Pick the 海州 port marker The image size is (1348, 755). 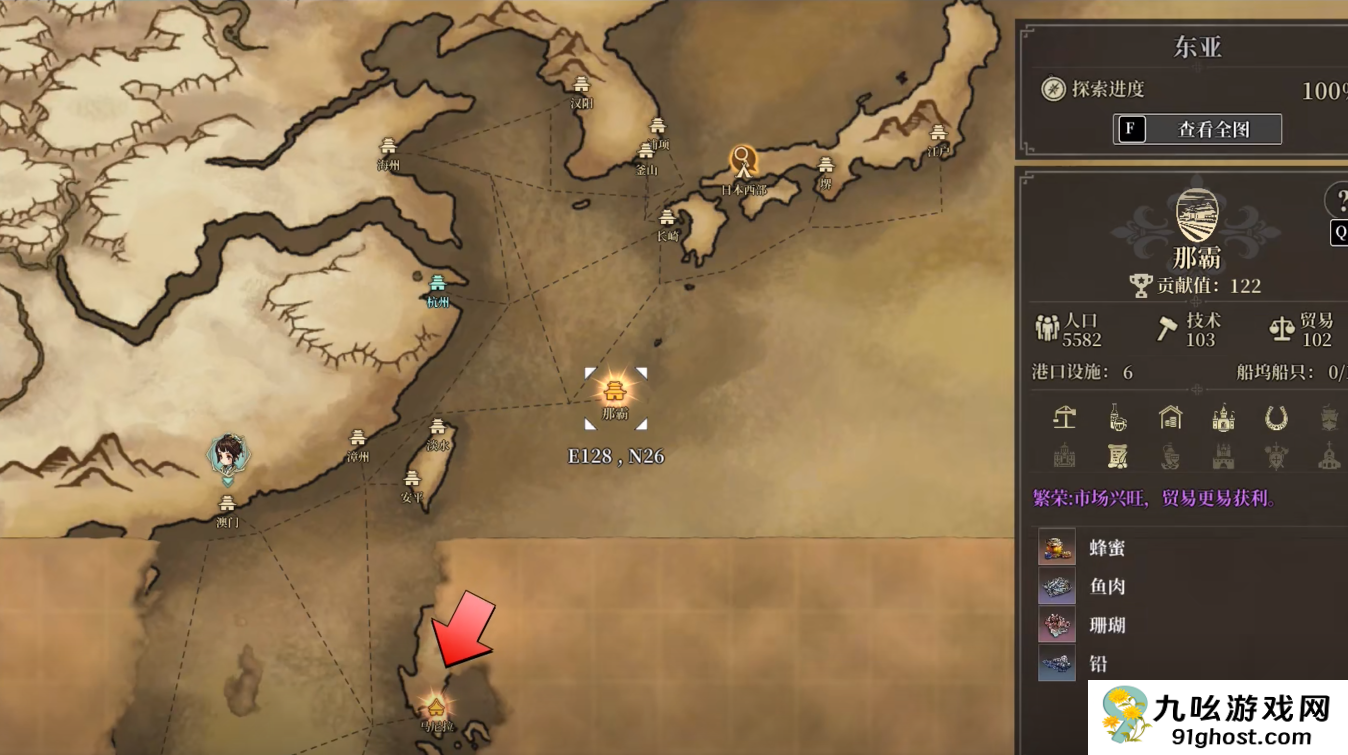[x=389, y=147]
